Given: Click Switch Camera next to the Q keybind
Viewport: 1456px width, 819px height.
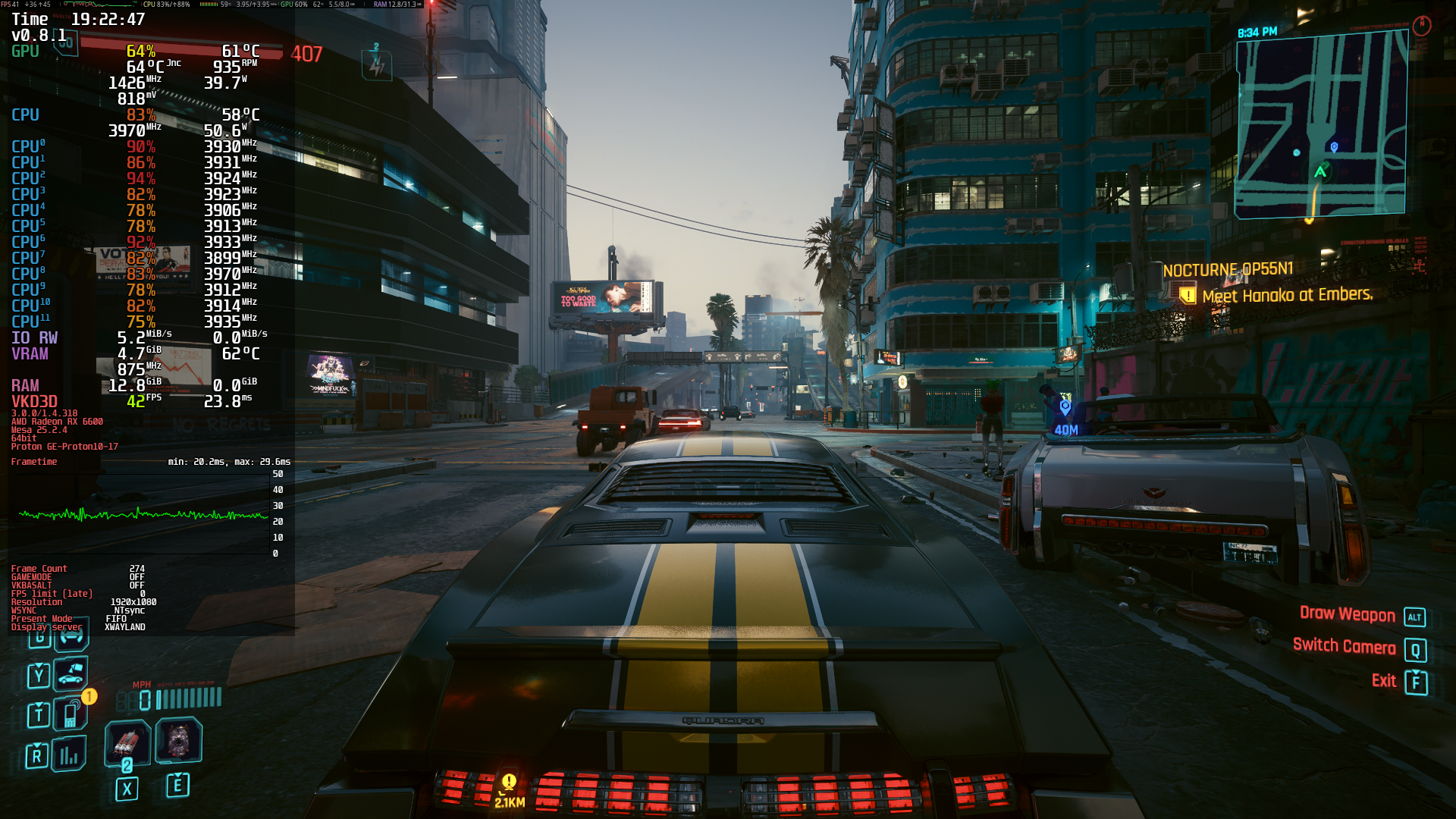Looking at the screenshot, I should (x=1344, y=647).
